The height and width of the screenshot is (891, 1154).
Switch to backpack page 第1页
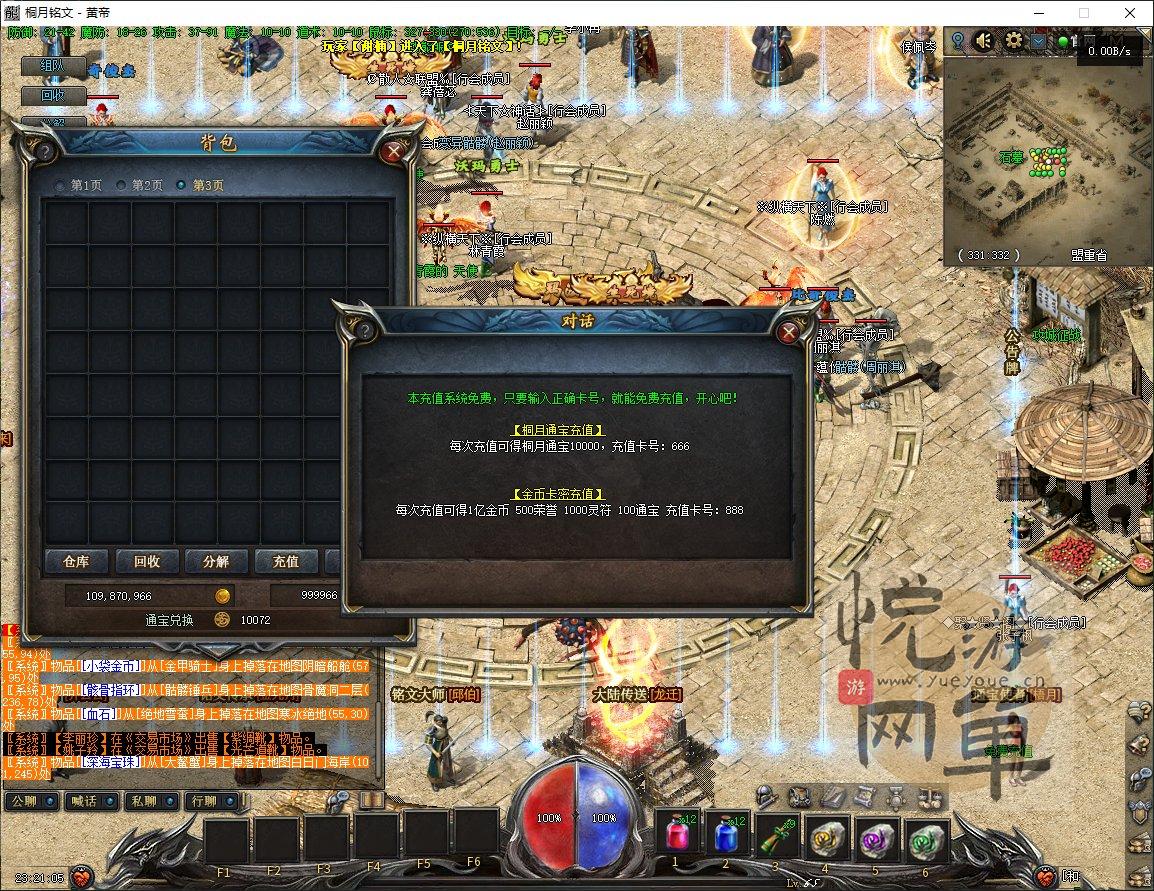(x=79, y=185)
